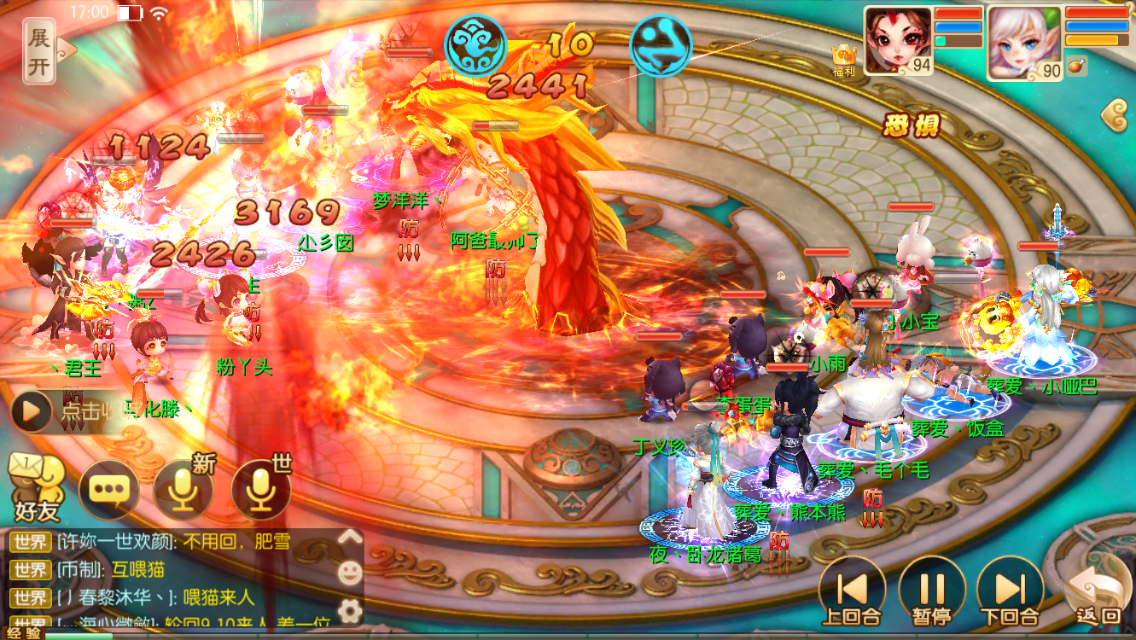1136x640 pixels.
Task: Skip to the next round (下回合)
Action: tap(1009, 590)
